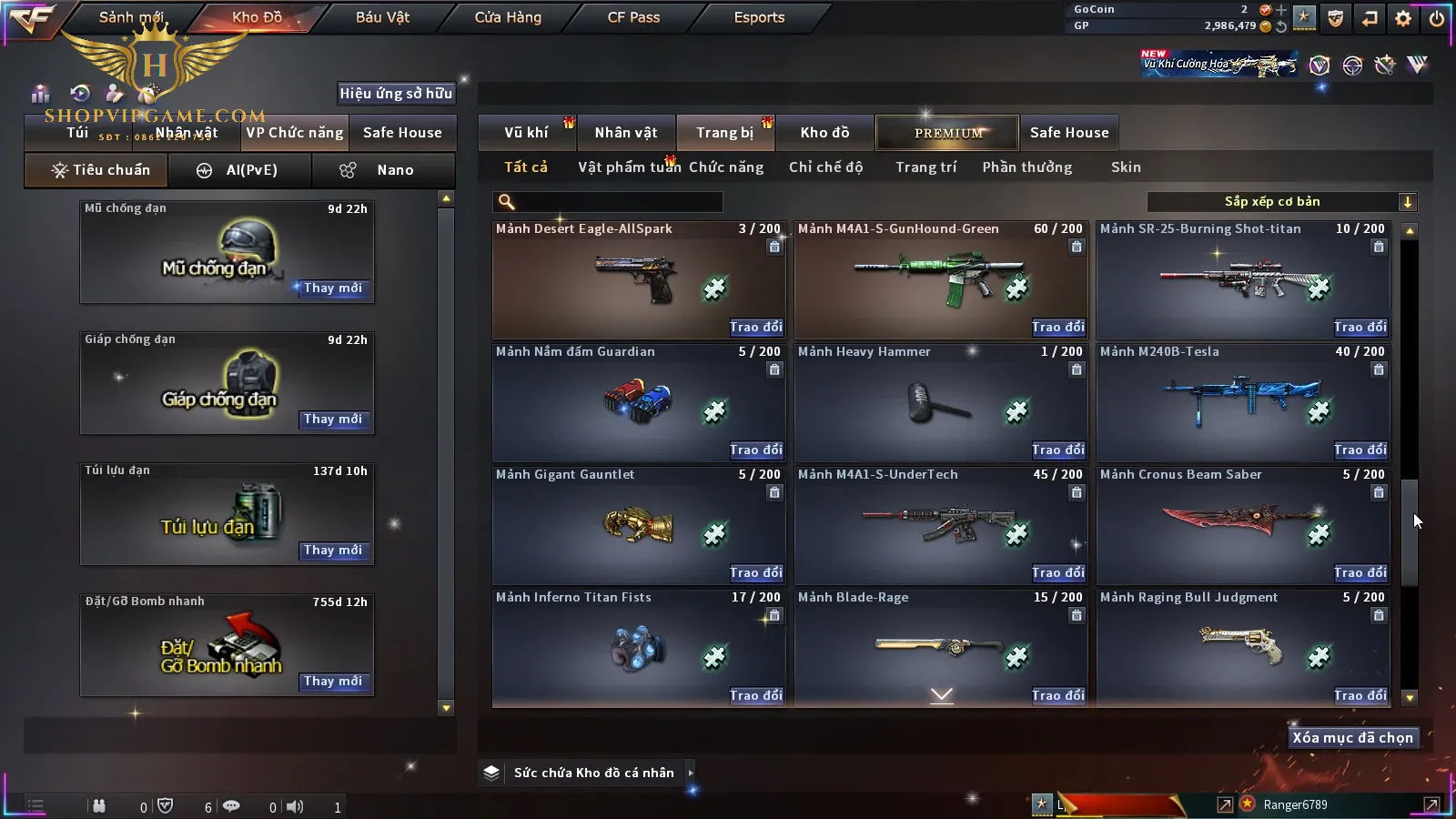Switch to the Báu Vật menu
Viewport: 1456px width, 819px height.
[382, 17]
